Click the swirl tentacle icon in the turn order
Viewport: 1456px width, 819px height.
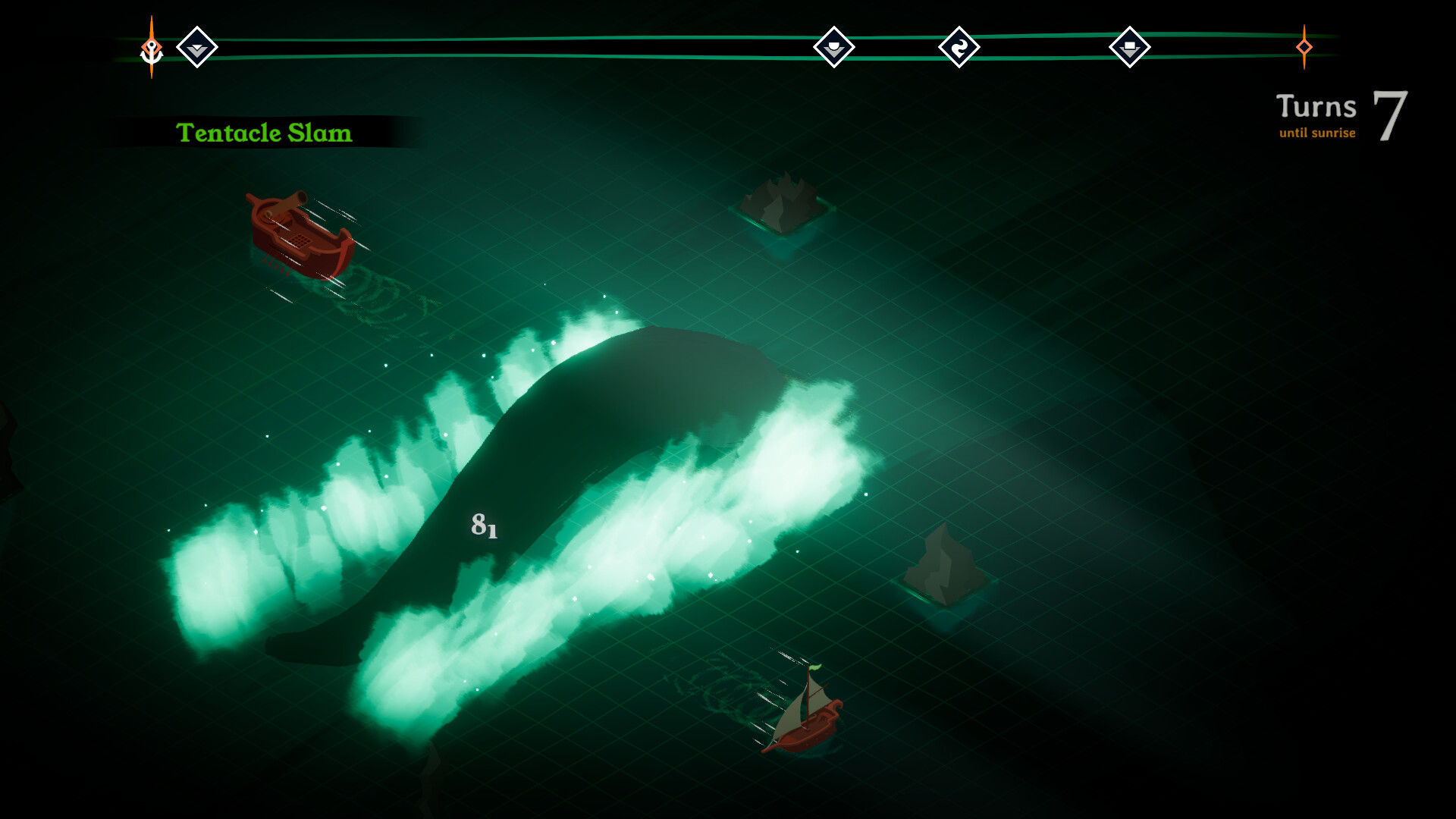pyautogui.click(x=960, y=46)
